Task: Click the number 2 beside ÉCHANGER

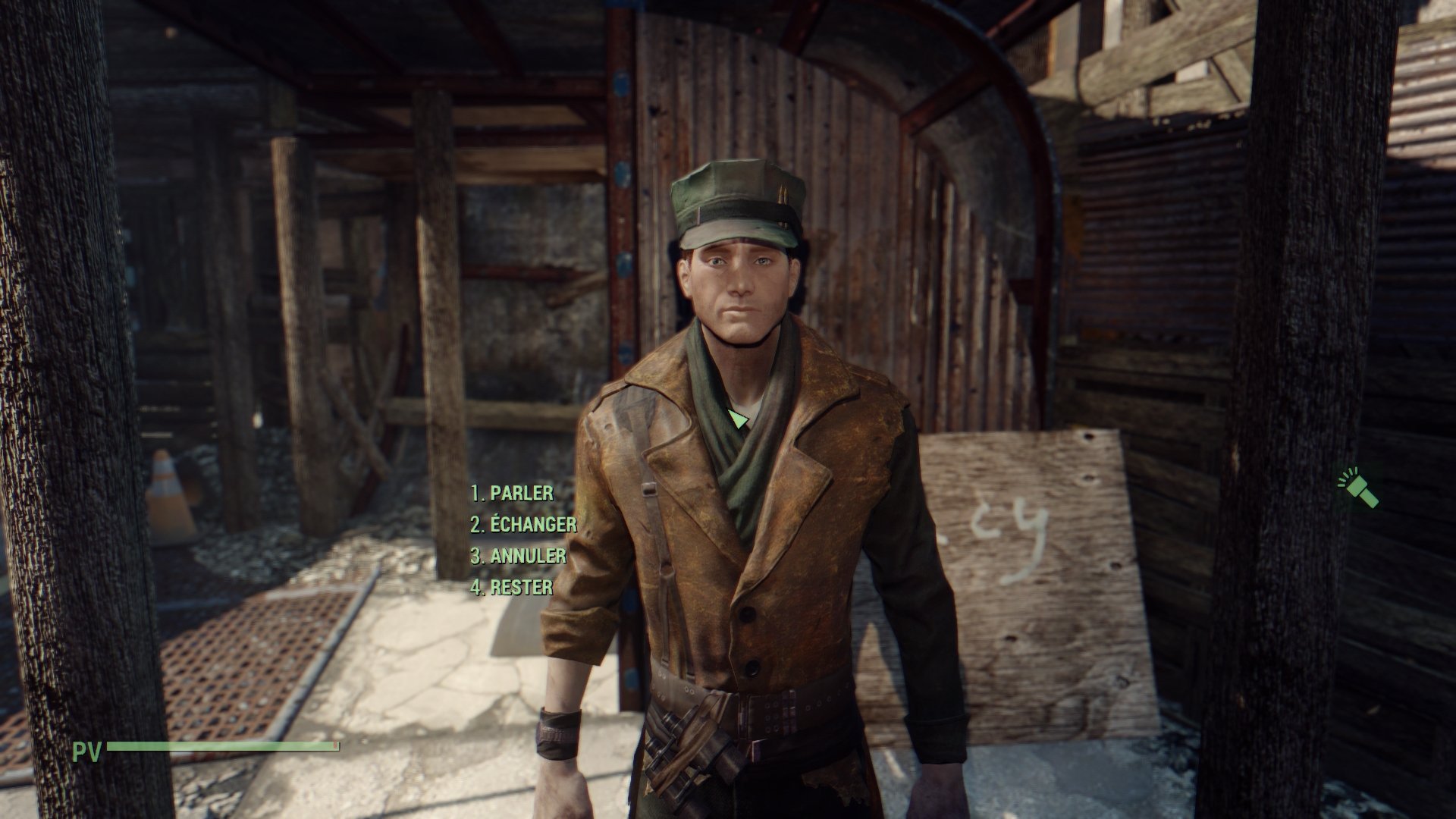Action: (x=476, y=523)
